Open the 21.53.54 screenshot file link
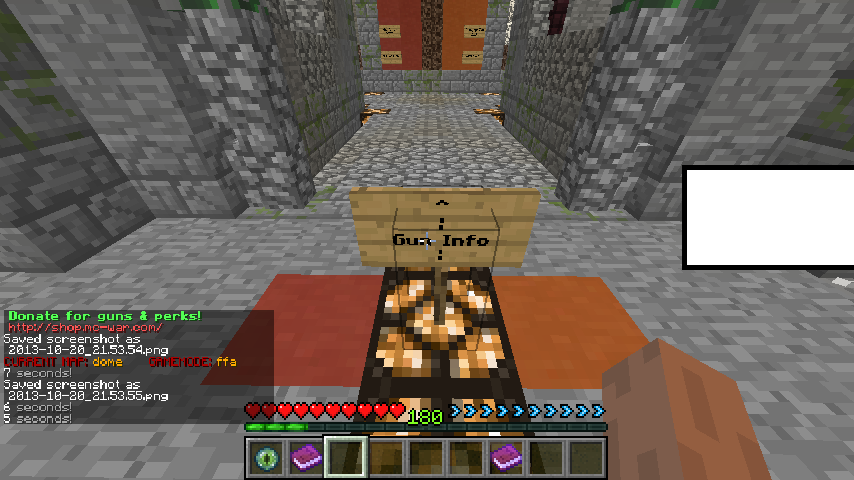Image resolution: width=854 pixels, height=480 pixels. [x=87, y=349]
